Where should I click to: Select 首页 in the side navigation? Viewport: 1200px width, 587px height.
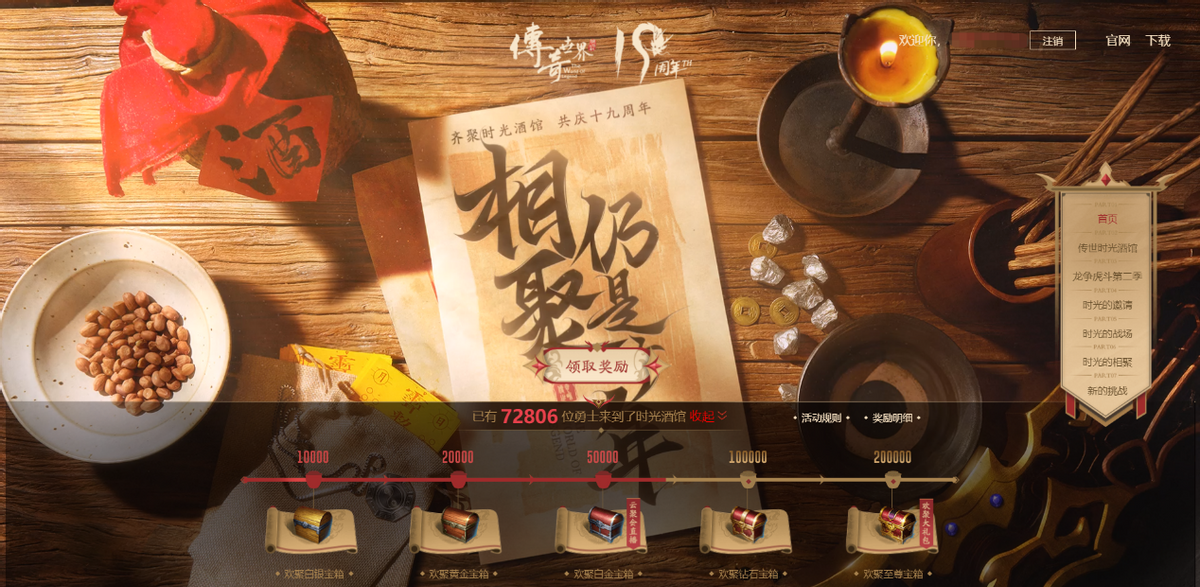click(1107, 218)
